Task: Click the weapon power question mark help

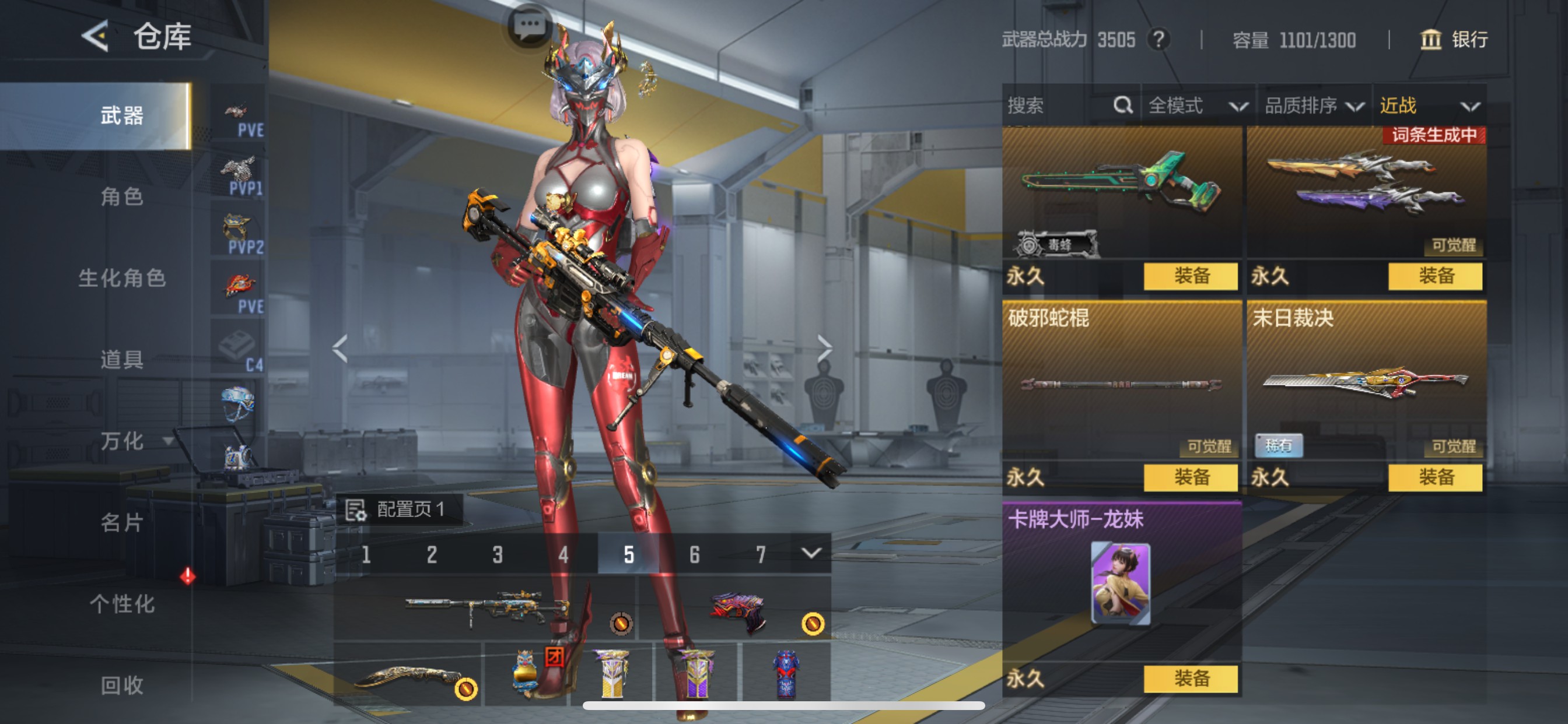Action: click(1158, 40)
